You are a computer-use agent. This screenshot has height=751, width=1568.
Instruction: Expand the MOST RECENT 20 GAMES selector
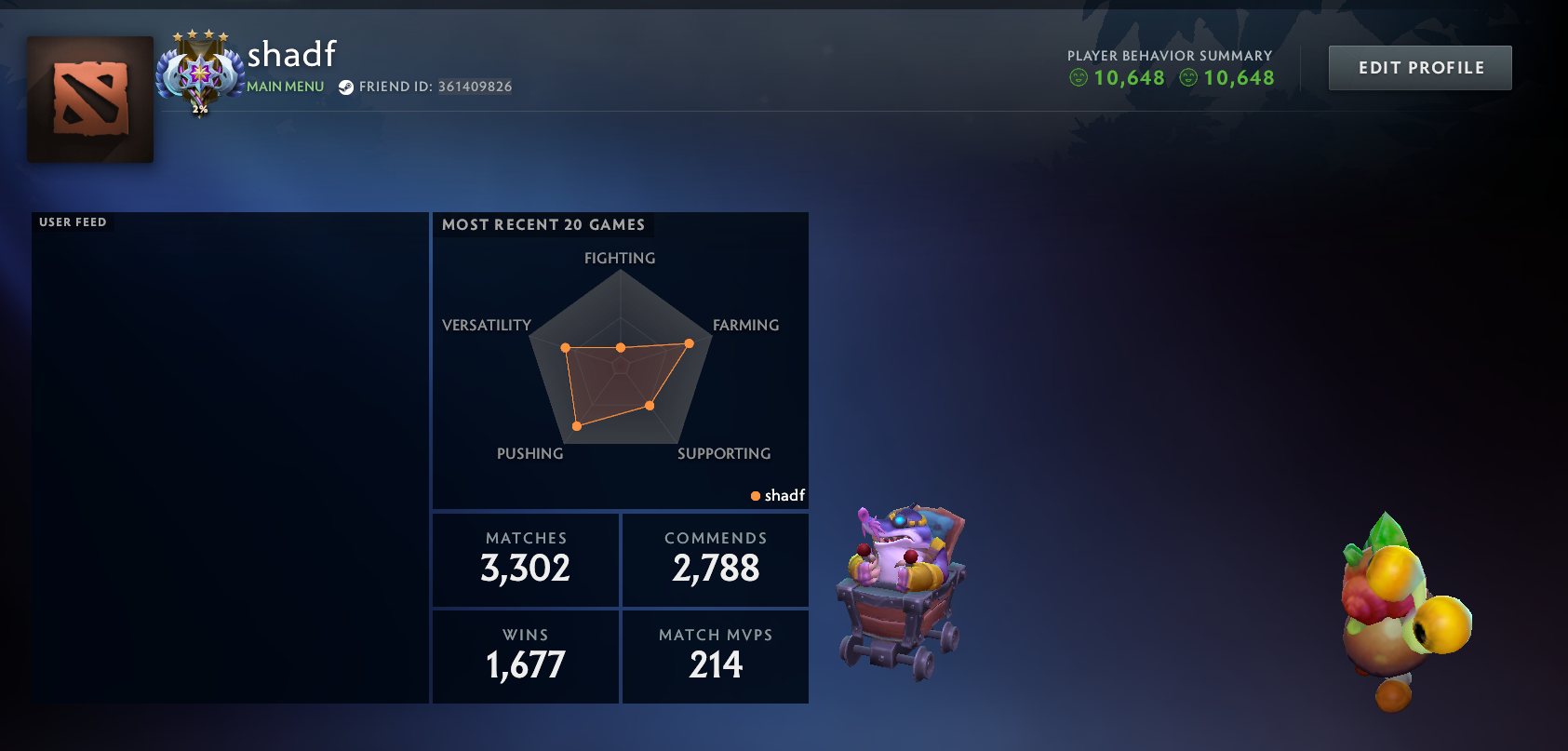(543, 224)
